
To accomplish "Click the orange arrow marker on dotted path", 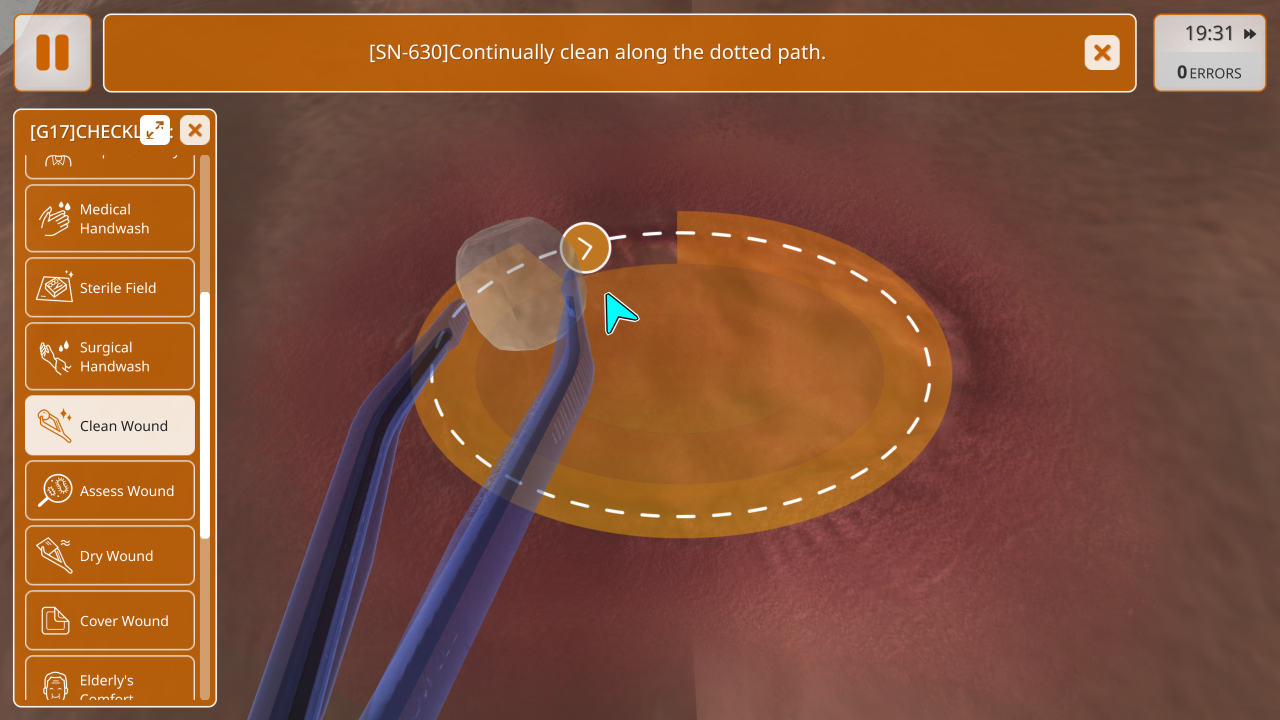I will 585,248.
